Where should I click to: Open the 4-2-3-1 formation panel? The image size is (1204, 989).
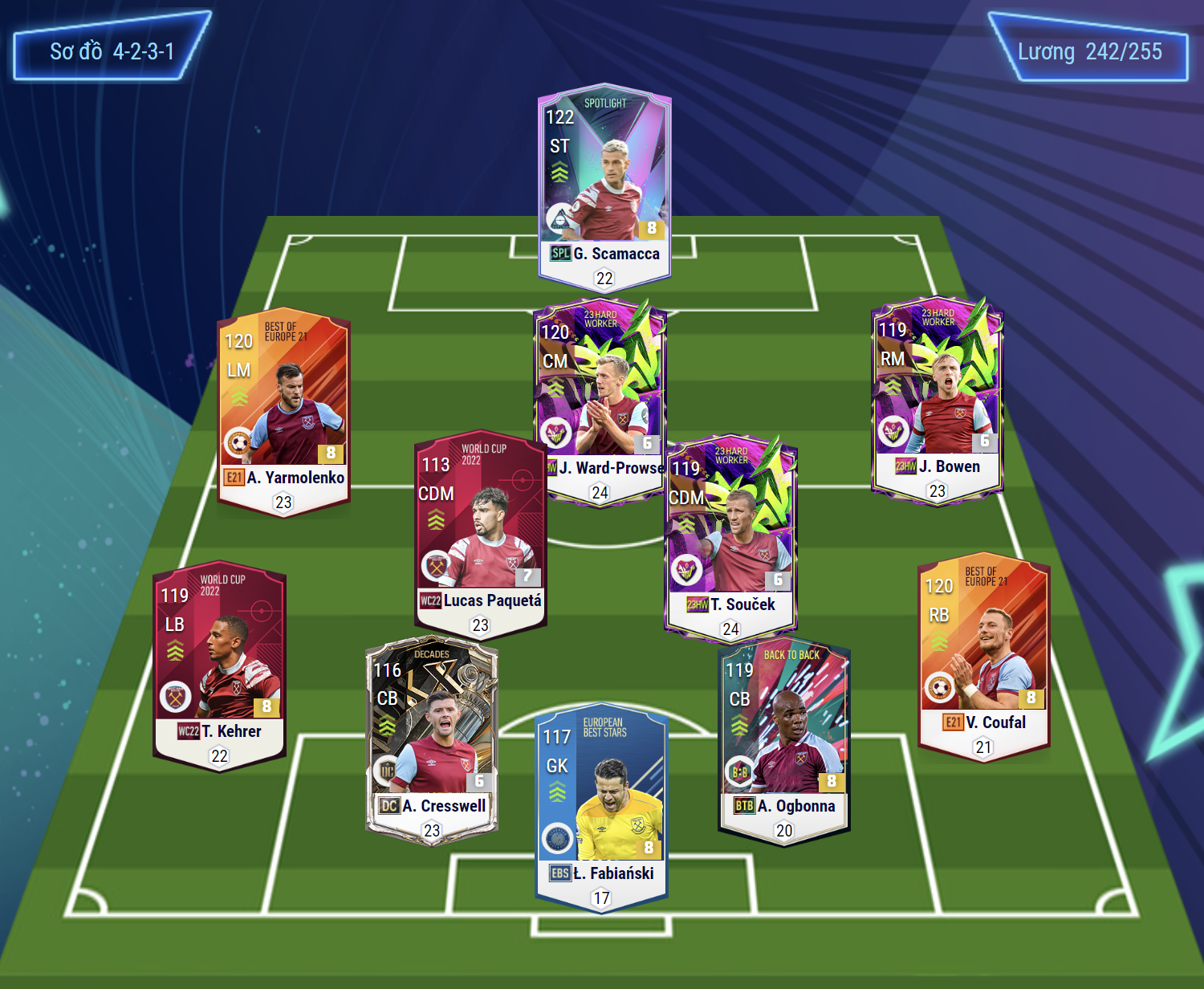point(112,51)
